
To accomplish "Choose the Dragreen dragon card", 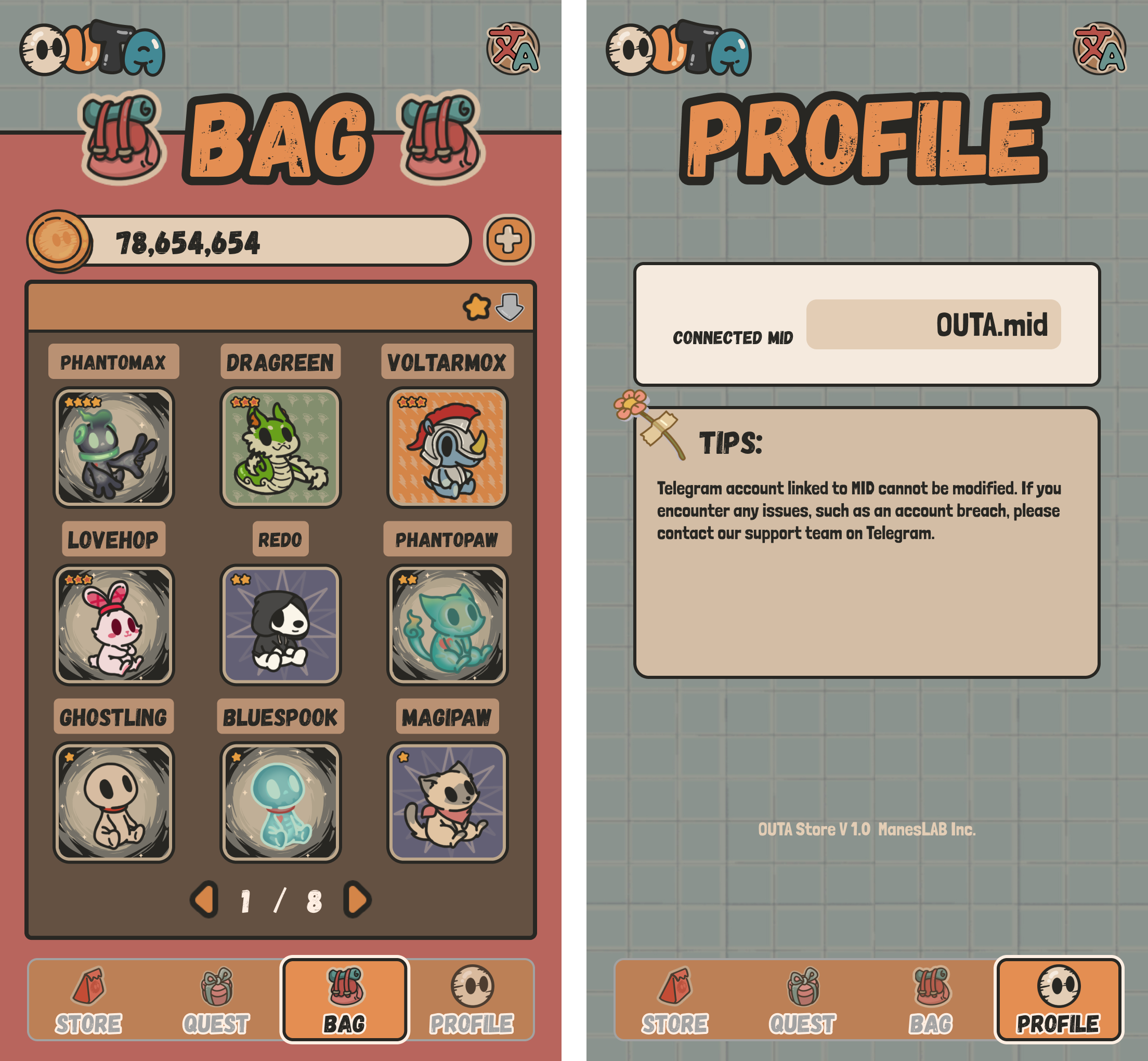I will [280, 448].
